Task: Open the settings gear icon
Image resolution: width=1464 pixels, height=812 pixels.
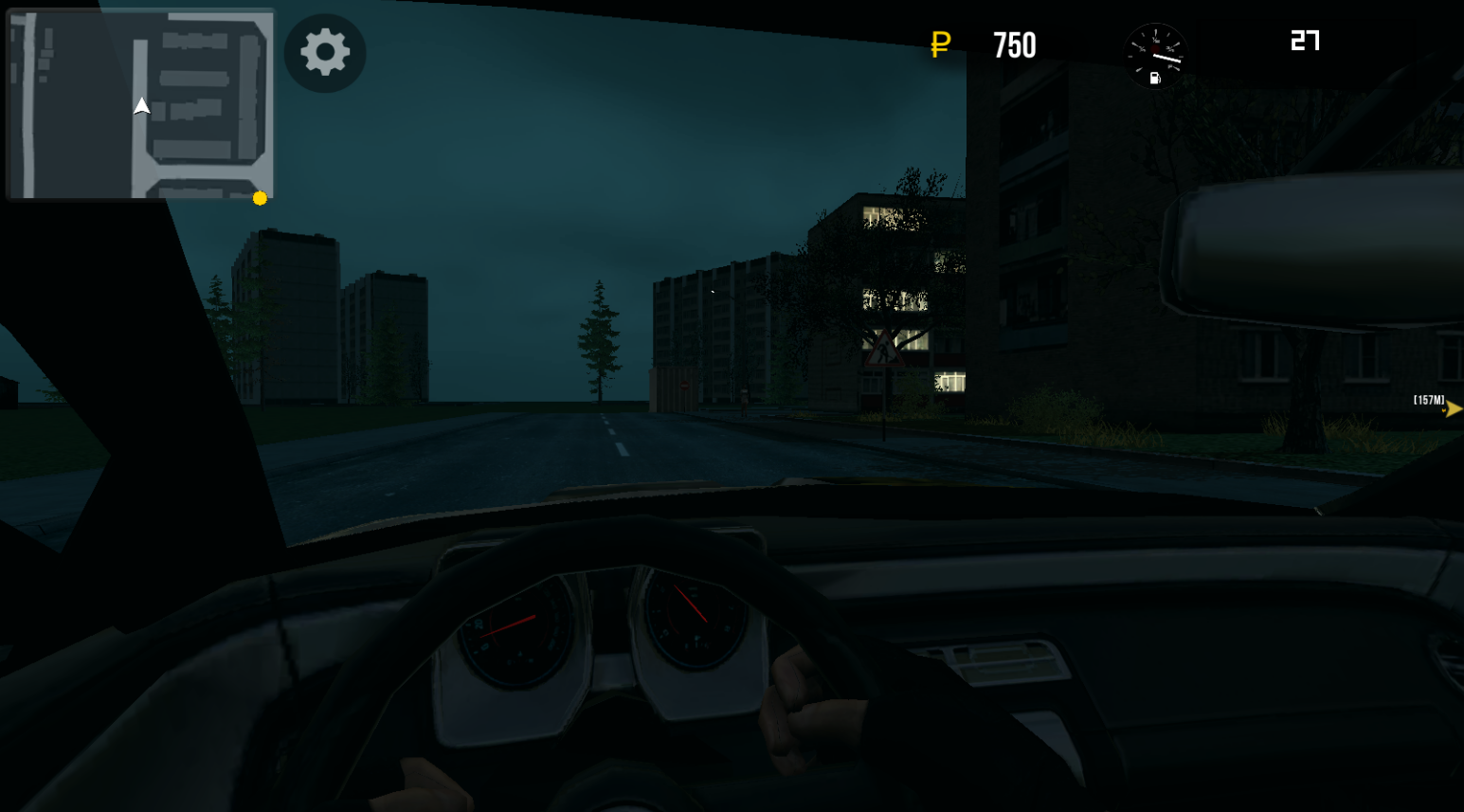Action: 324,53
